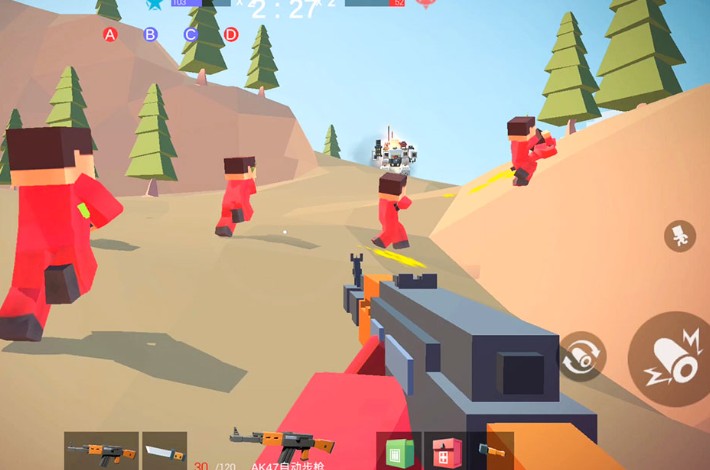Screen dimensions: 710x470
Task: Select the AK47 rifle weapon slot
Action: tap(101, 450)
